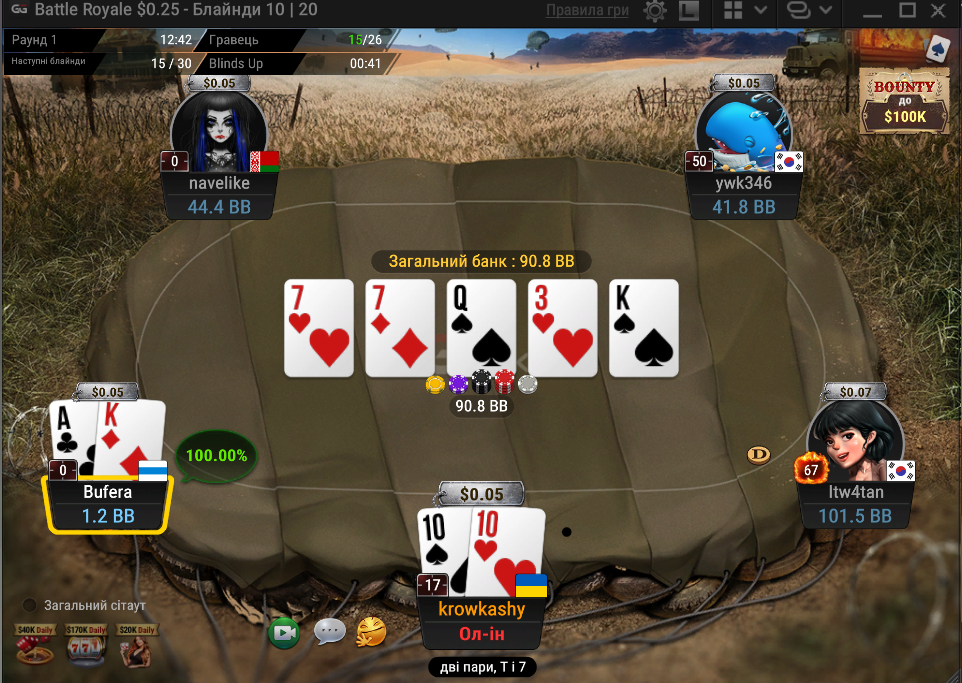Open the chat speech bubble
The width and height of the screenshot is (962, 683).
(x=329, y=631)
